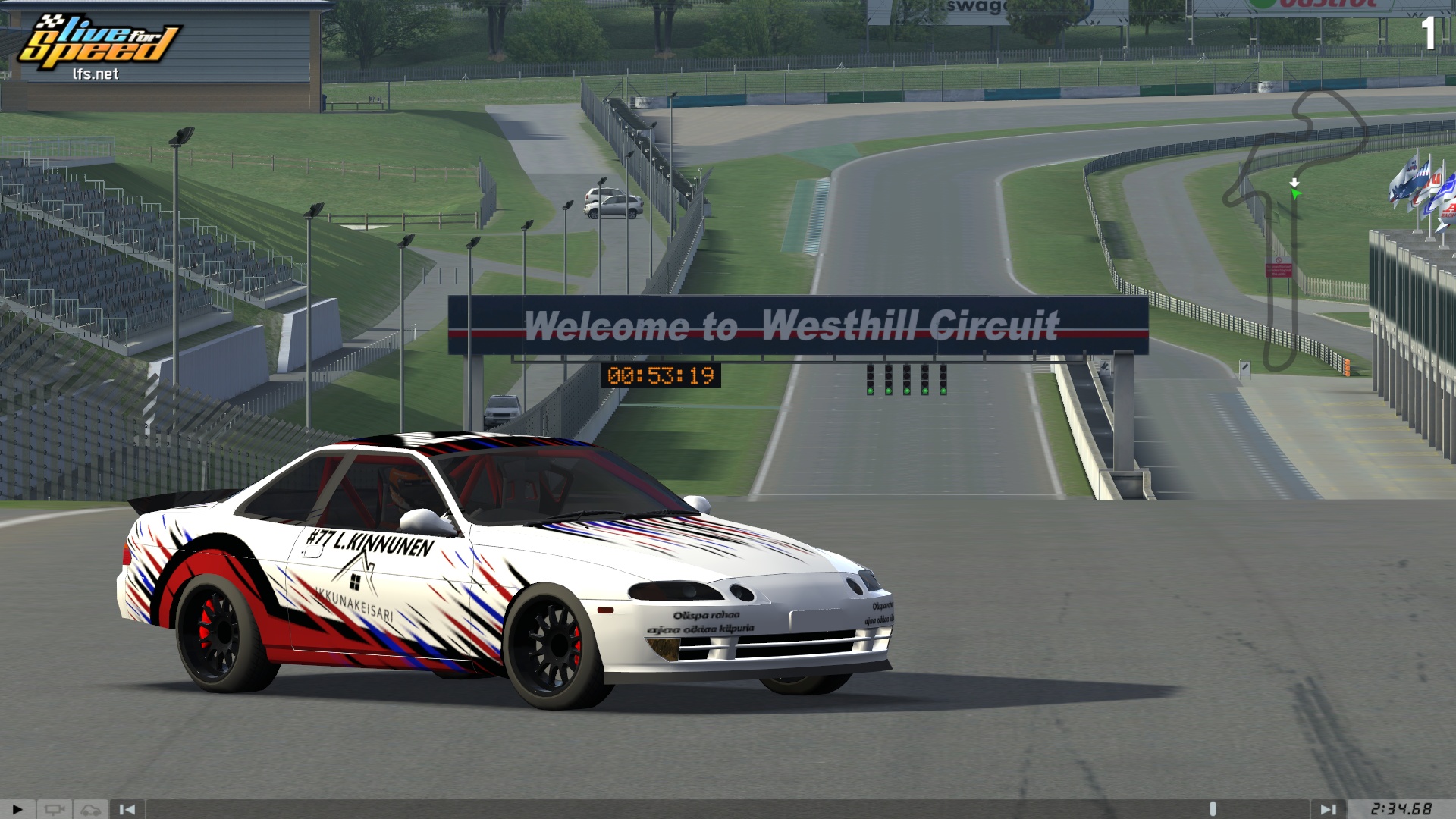
Task: Start replay playback with the play button
Action: tap(17, 809)
